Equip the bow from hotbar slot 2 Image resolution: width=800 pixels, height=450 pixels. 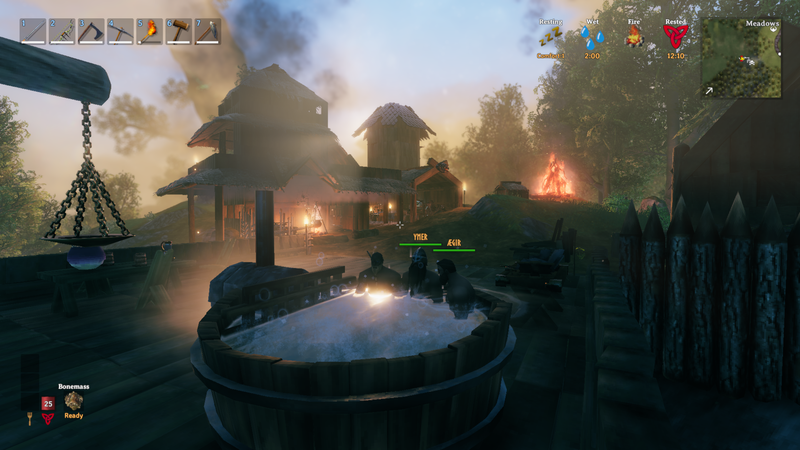click(63, 31)
